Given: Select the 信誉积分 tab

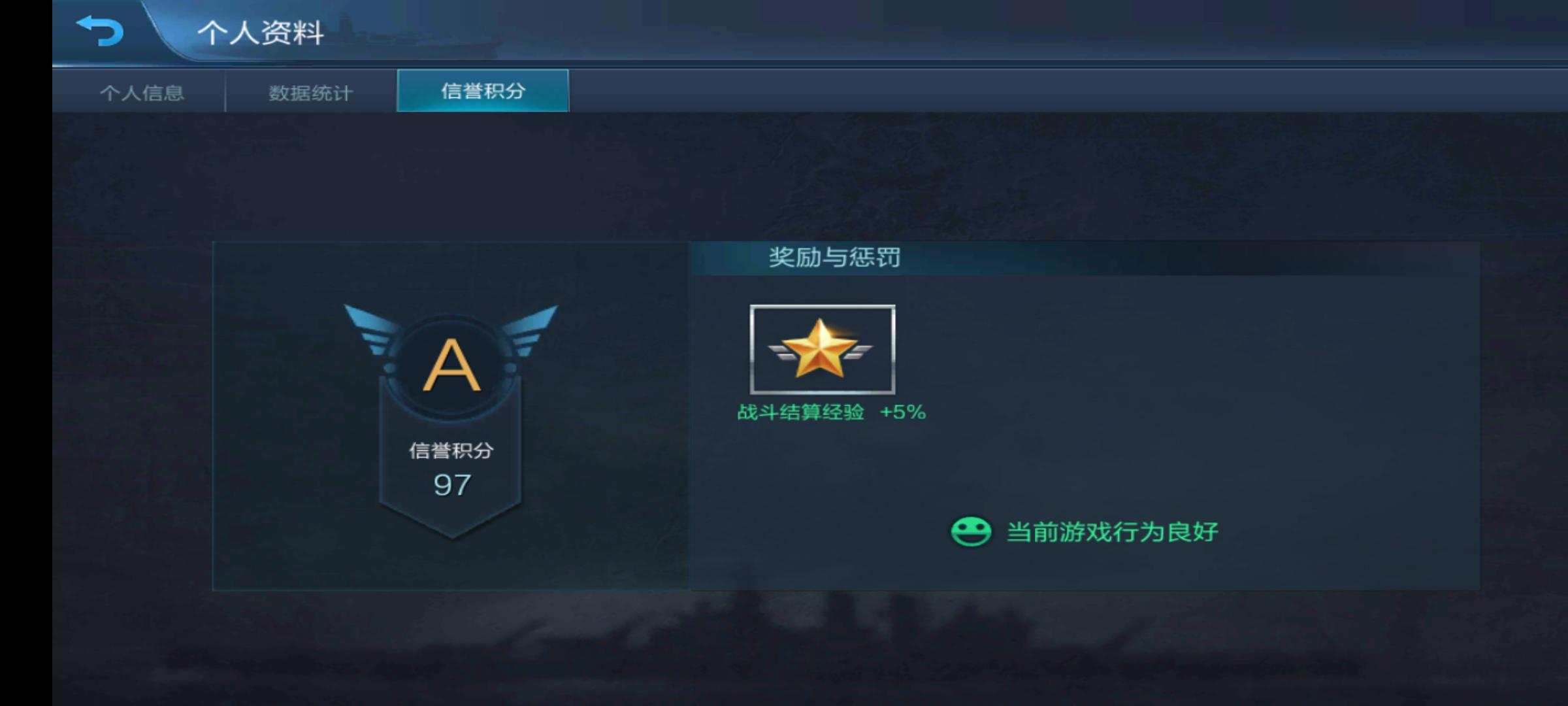Looking at the screenshot, I should pos(481,93).
